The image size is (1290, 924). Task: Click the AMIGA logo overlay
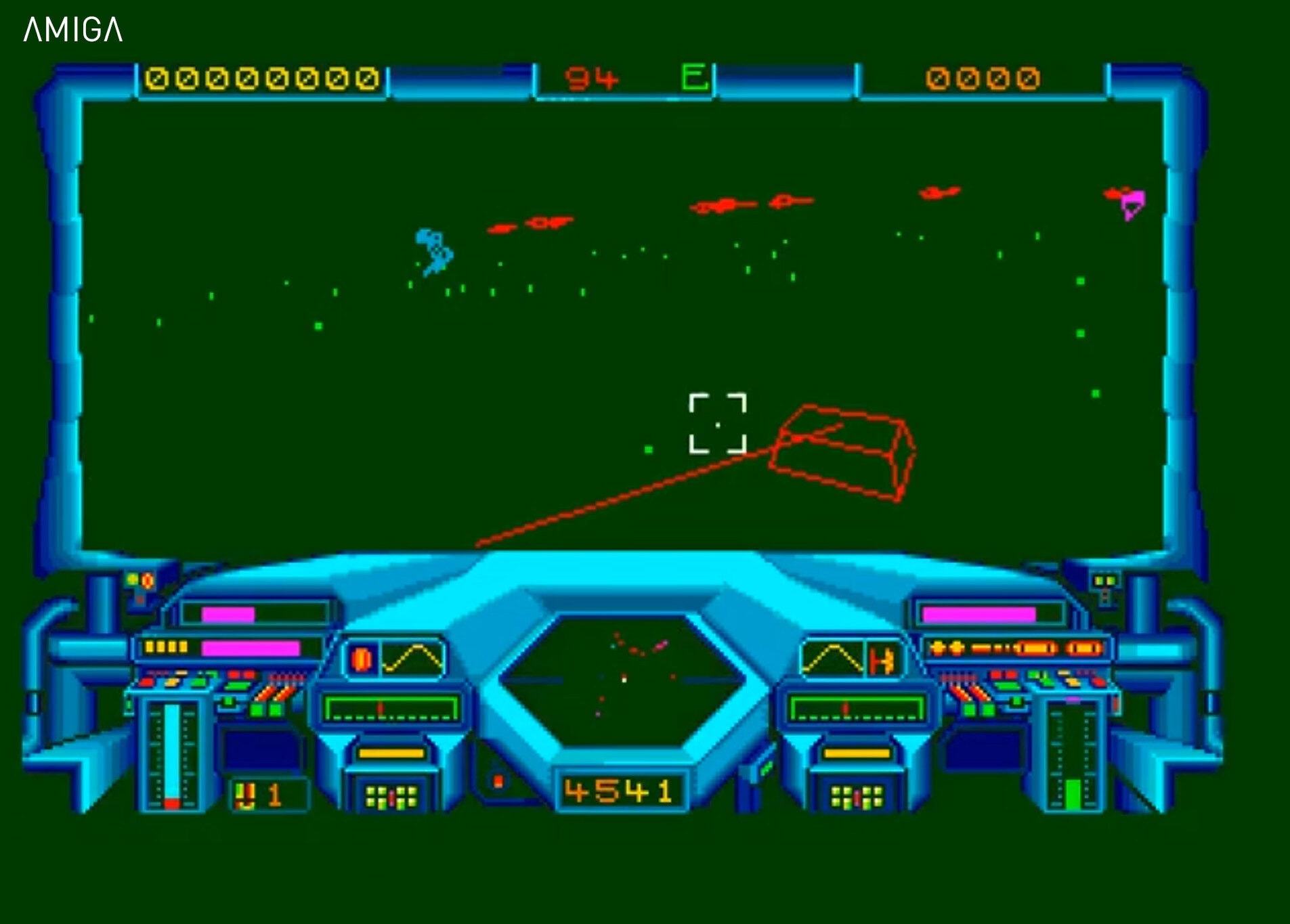coord(73,30)
